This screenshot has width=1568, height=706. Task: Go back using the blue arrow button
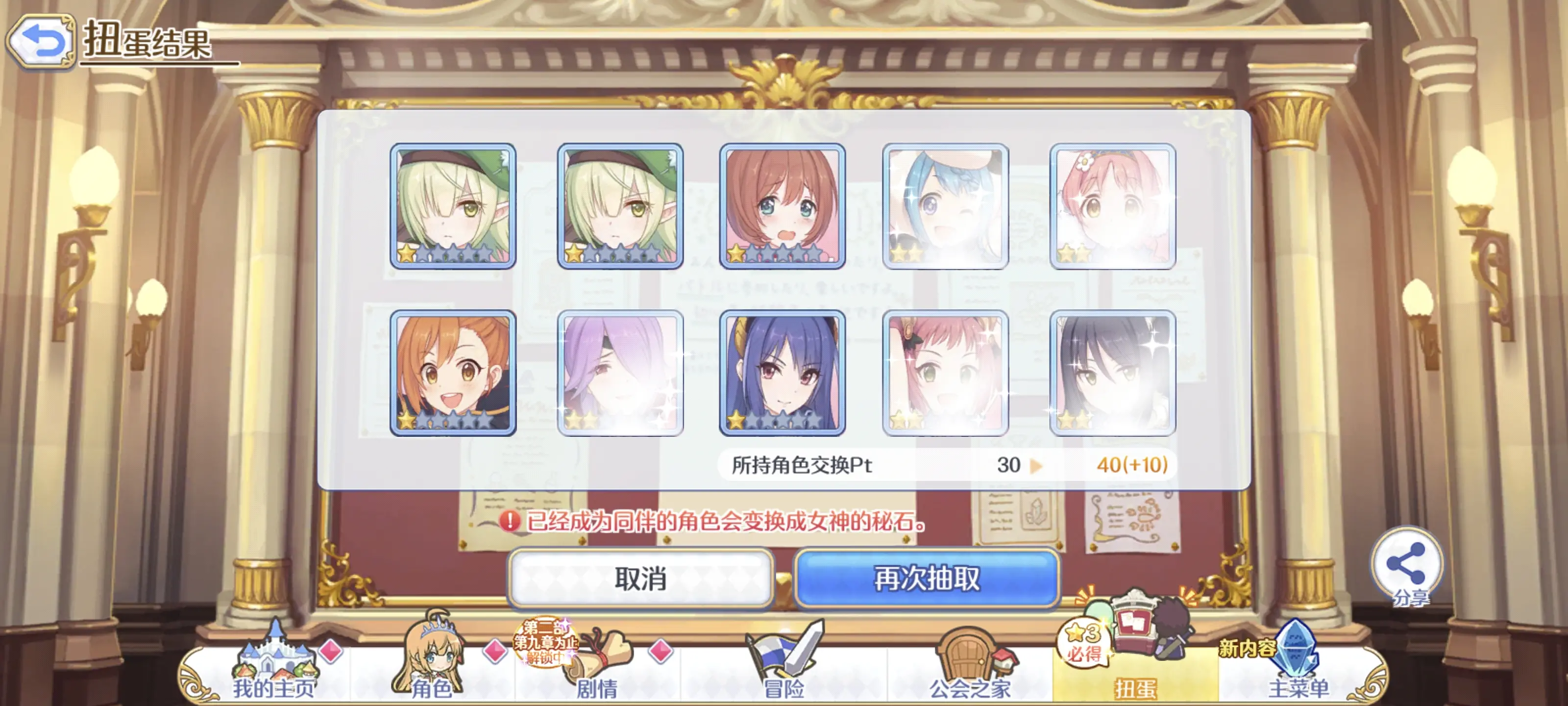point(41,41)
